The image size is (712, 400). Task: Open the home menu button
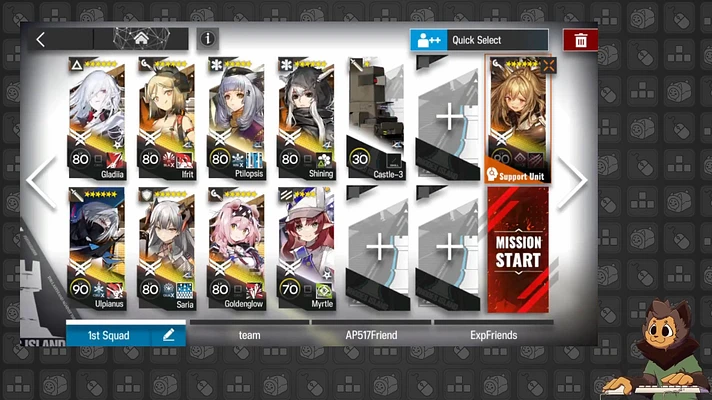click(x=142, y=39)
